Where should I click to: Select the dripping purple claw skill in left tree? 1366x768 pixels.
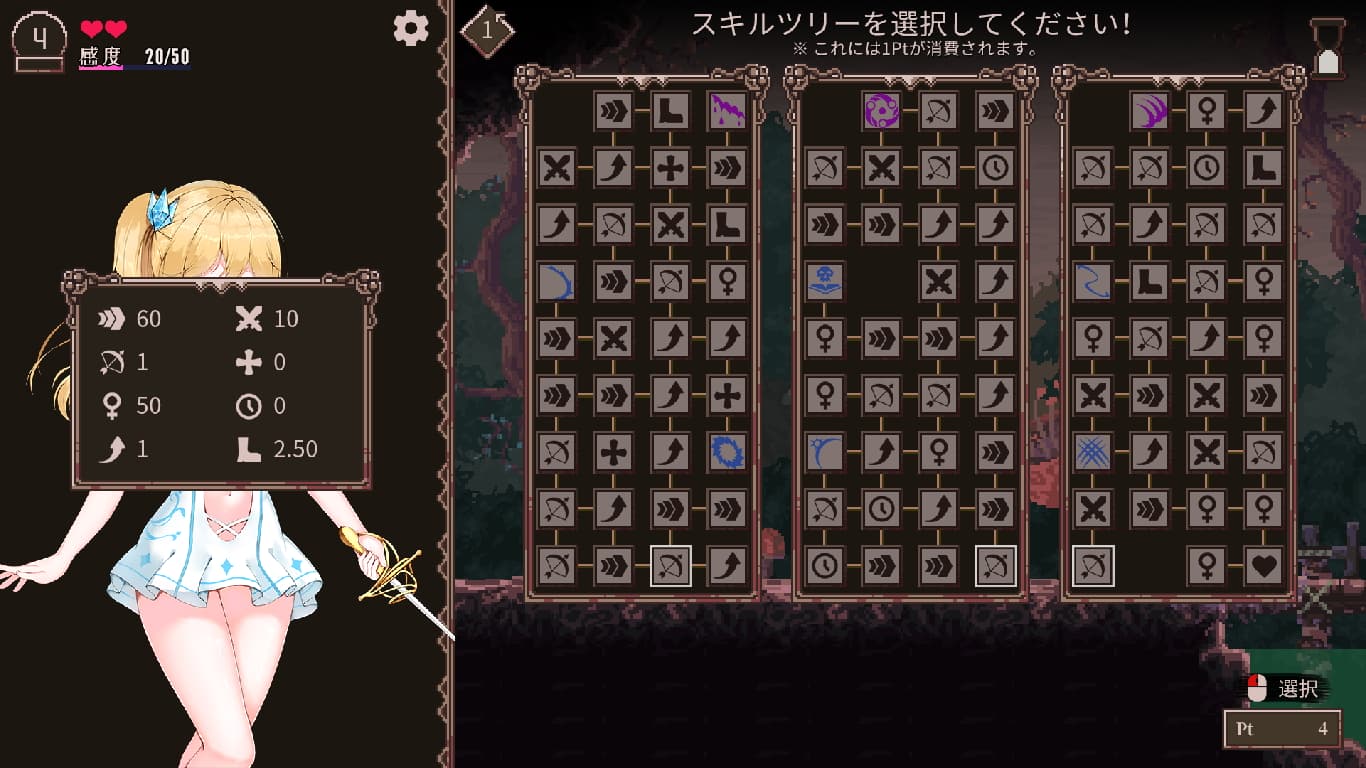point(725,111)
